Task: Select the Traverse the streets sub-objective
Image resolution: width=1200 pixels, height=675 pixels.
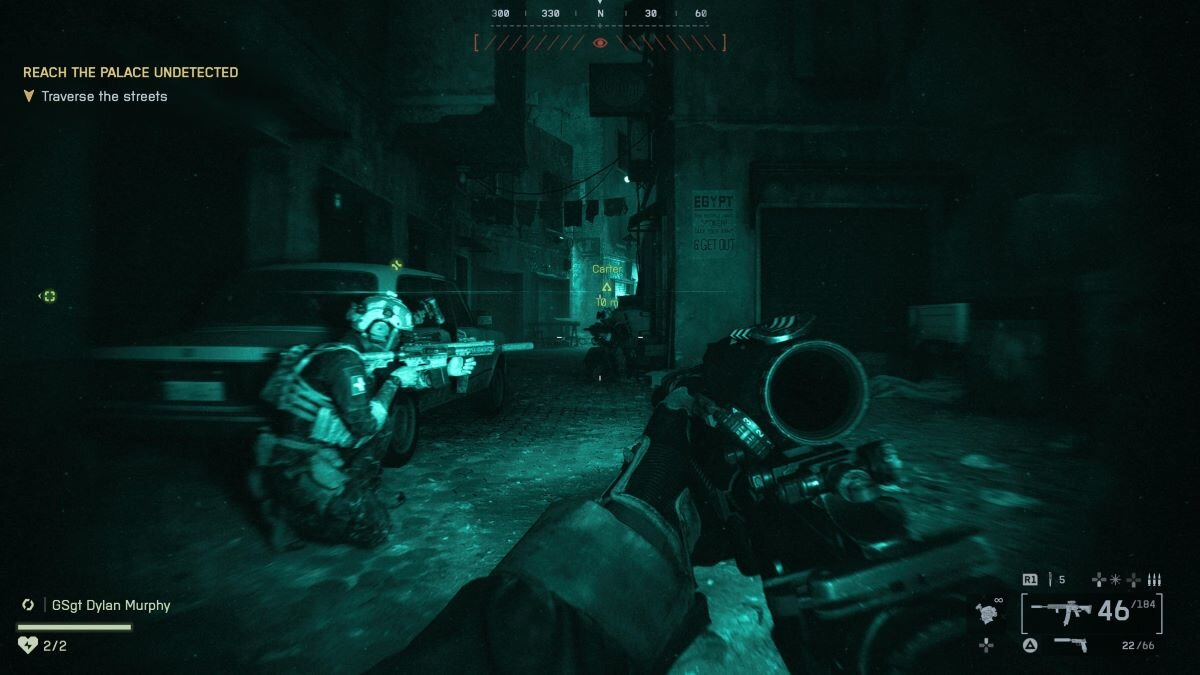Action: [x=104, y=97]
